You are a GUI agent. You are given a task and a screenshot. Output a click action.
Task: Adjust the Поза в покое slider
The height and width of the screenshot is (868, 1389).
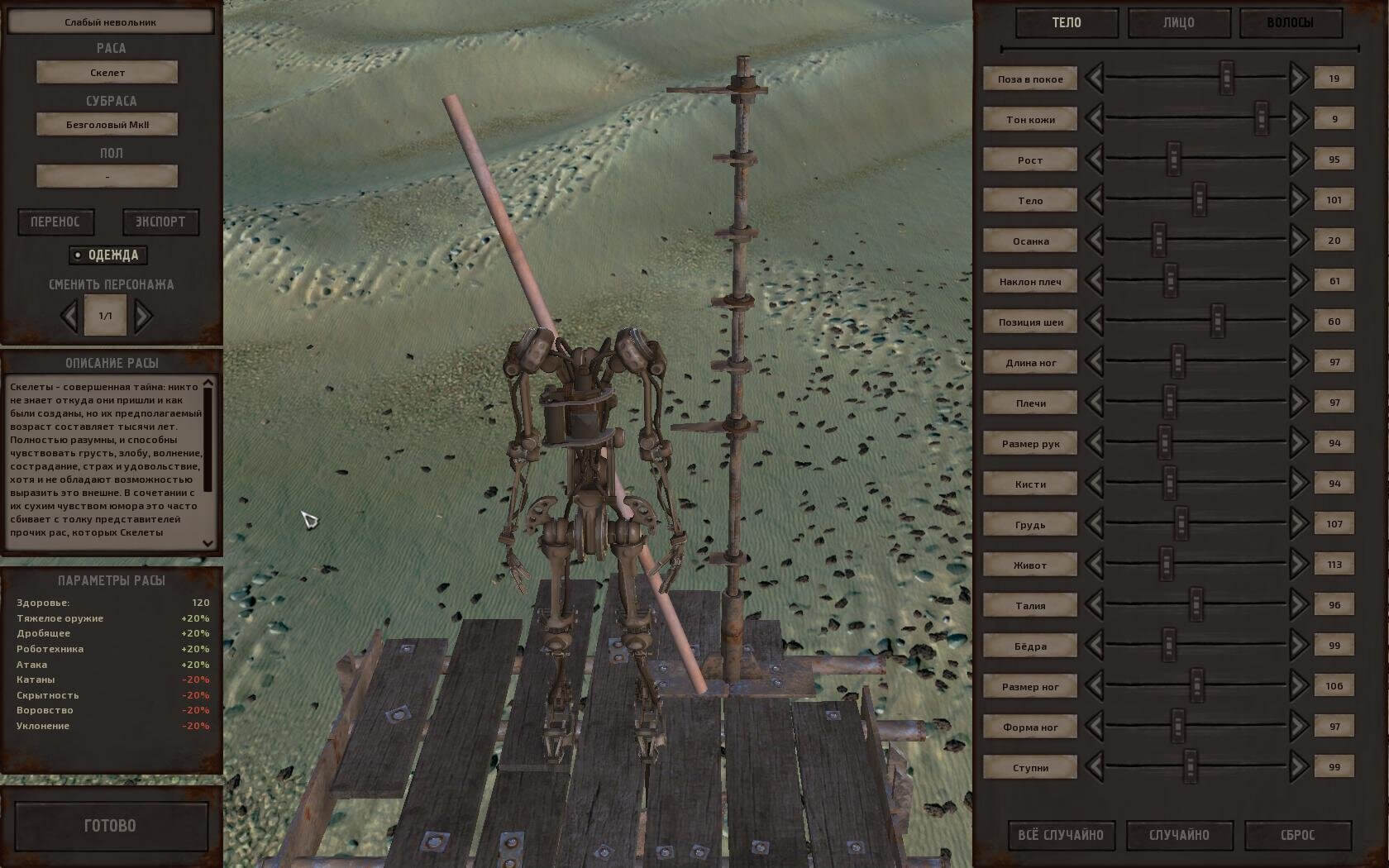coord(1227,78)
